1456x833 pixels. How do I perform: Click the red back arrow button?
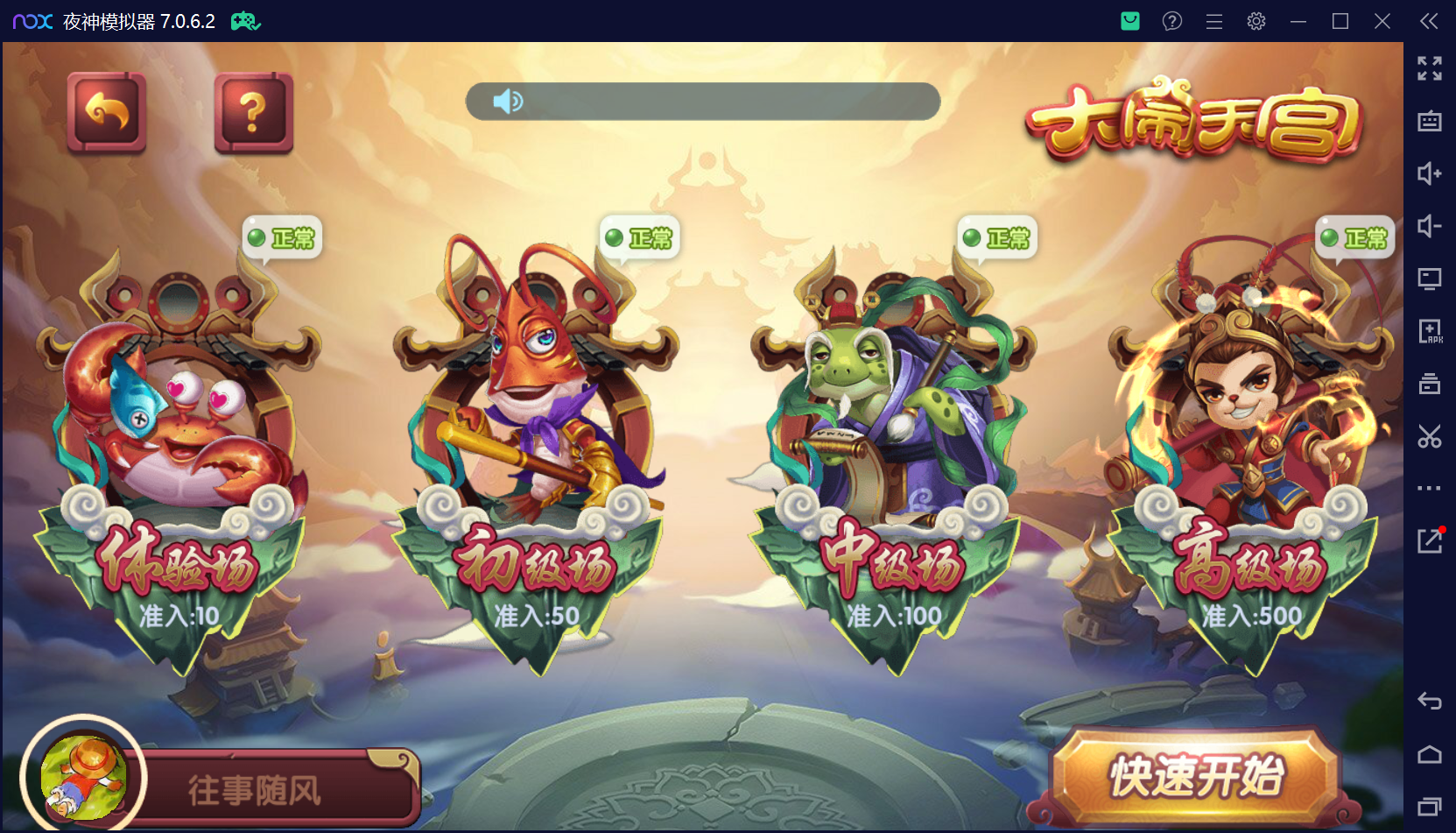[x=107, y=113]
